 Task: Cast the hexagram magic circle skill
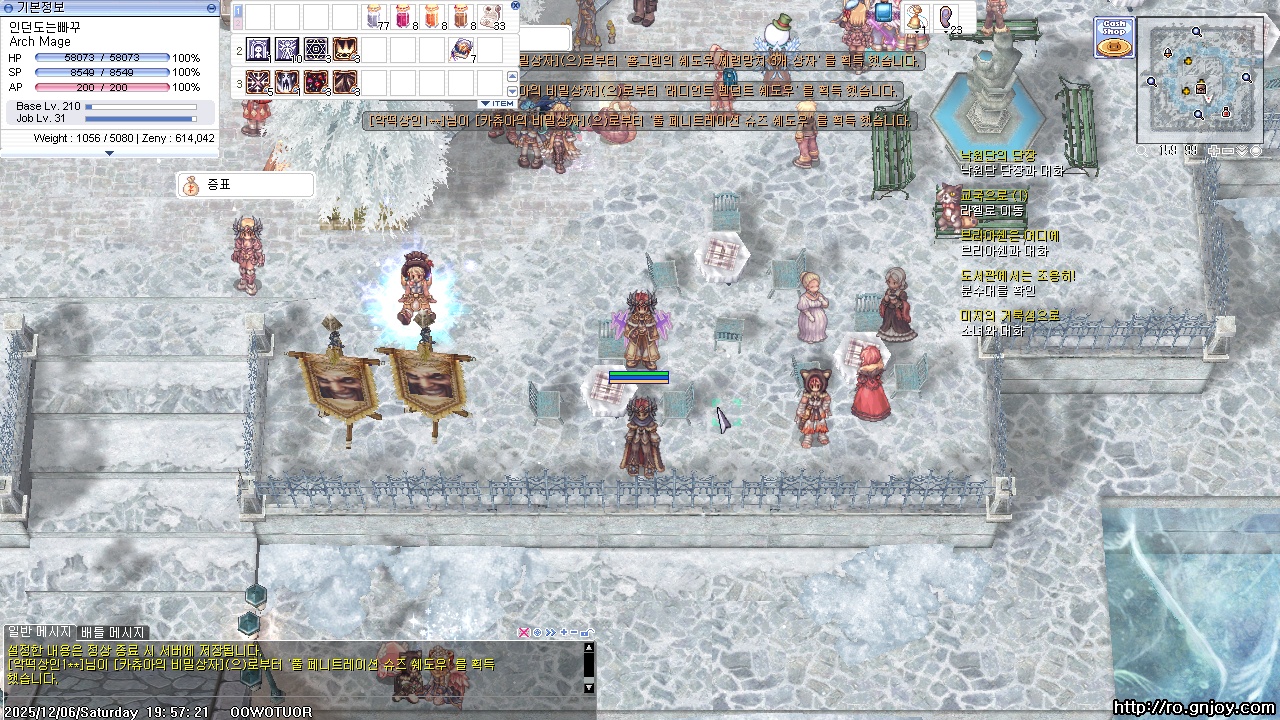click(x=316, y=49)
